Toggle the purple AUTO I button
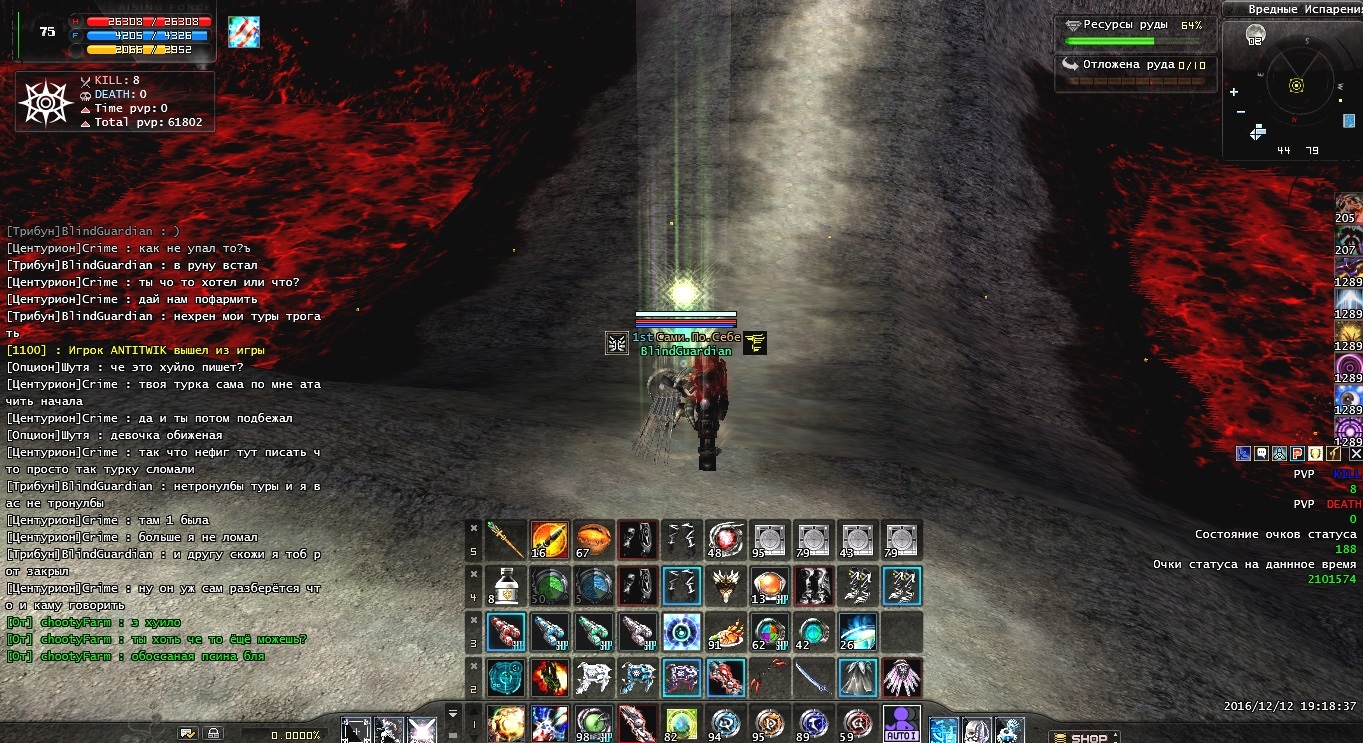1363x743 pixels. click(x=903, y=724)
